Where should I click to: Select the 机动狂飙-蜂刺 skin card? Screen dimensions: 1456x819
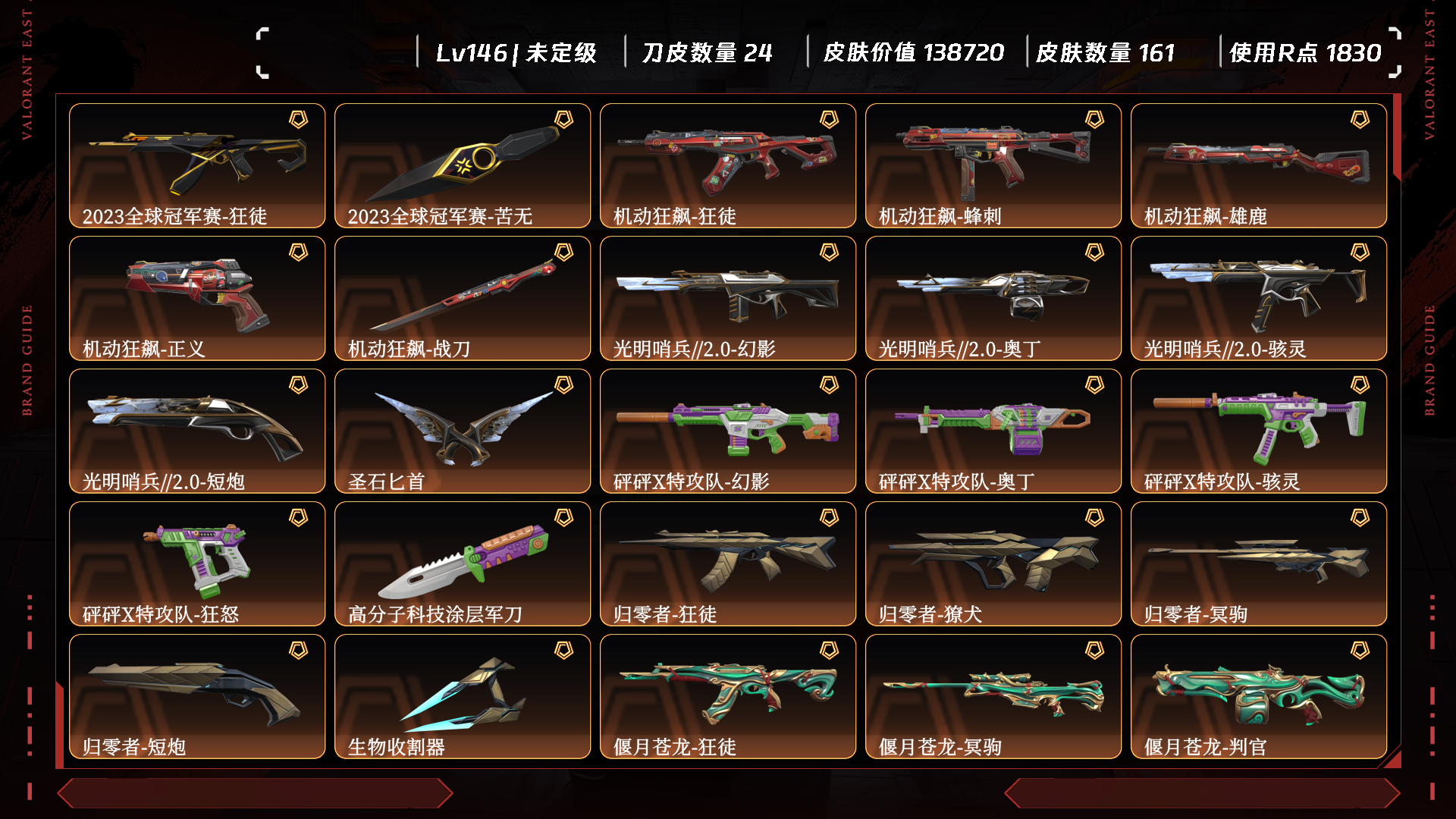(993, 165)
